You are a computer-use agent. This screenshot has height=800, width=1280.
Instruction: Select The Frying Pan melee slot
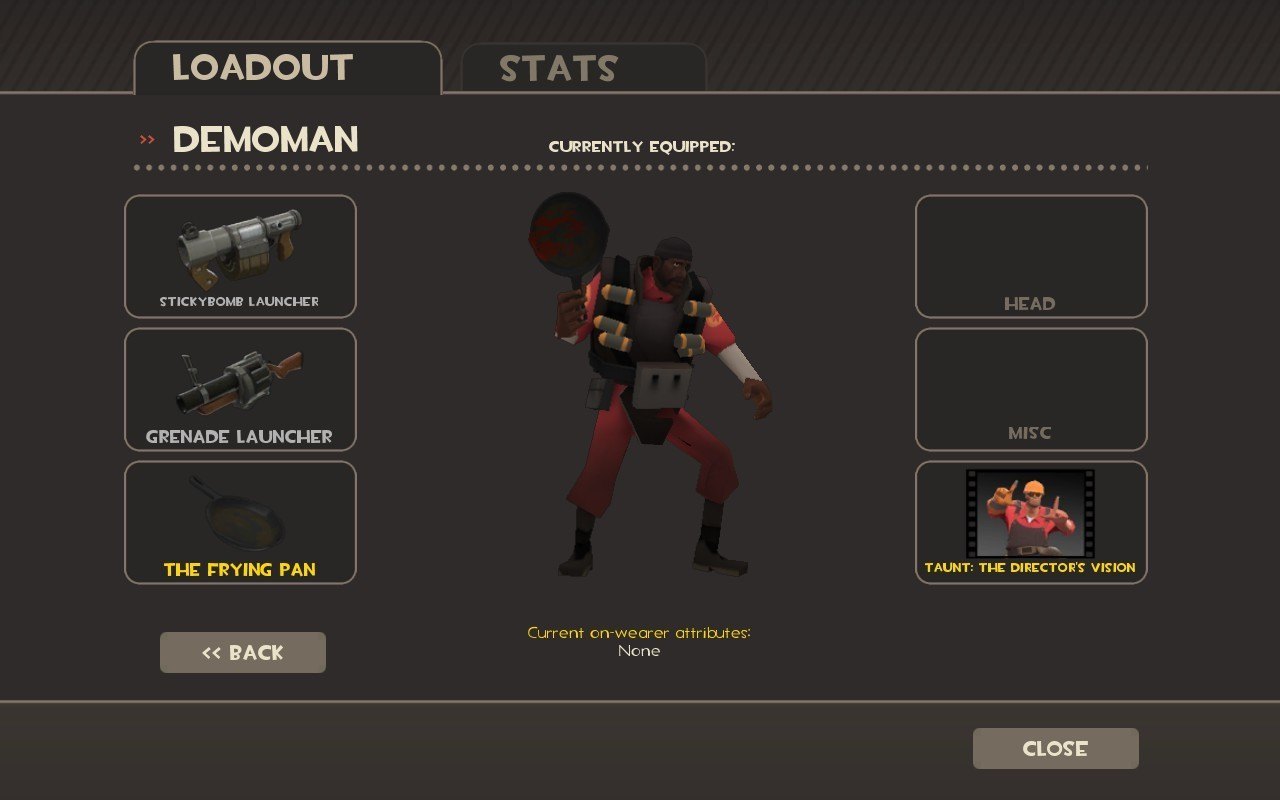click(x=240, y=522)
